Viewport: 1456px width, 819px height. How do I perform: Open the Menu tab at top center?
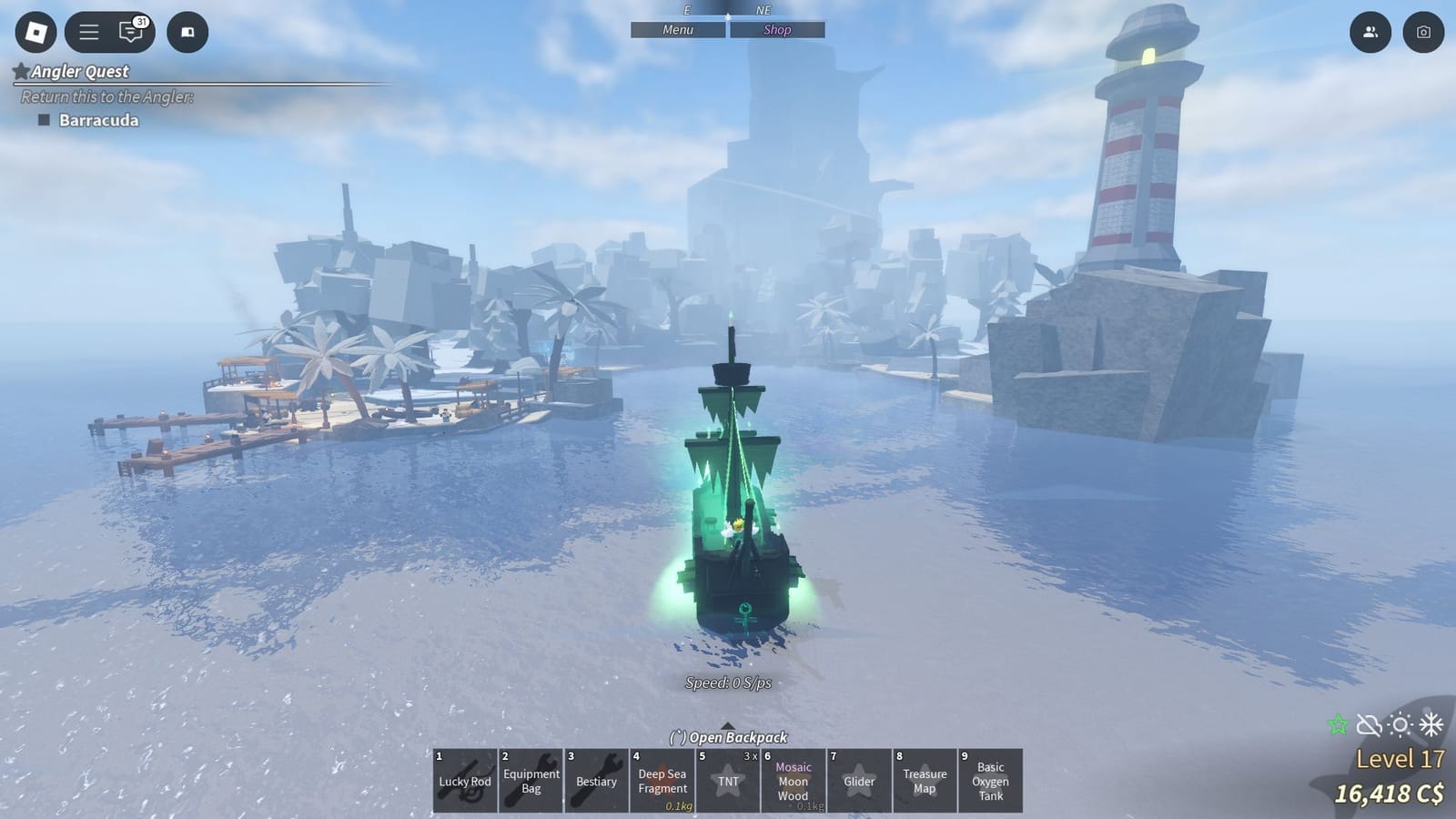coord(677,29)
